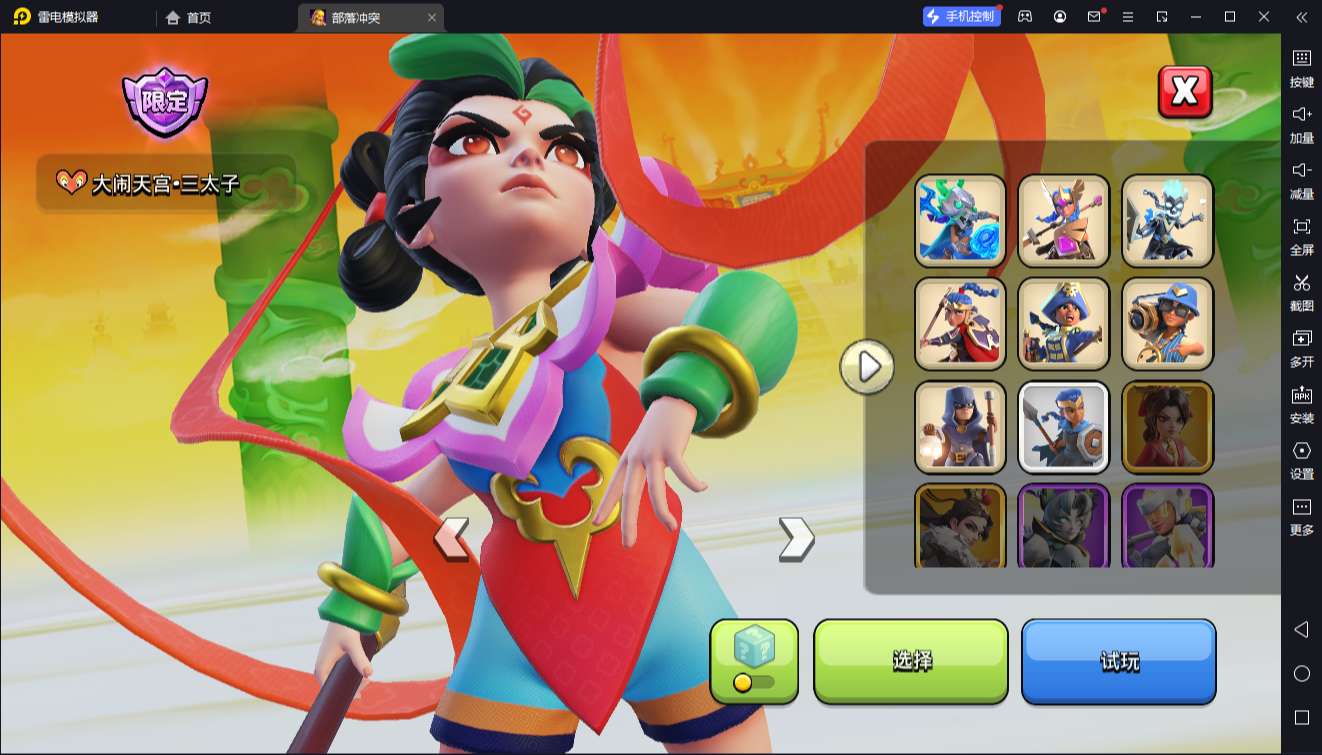The width and height of the screenshot is (1322, 755).
Task: Try out the skin via the blue 试玩 button
Action: [1118, 661]
